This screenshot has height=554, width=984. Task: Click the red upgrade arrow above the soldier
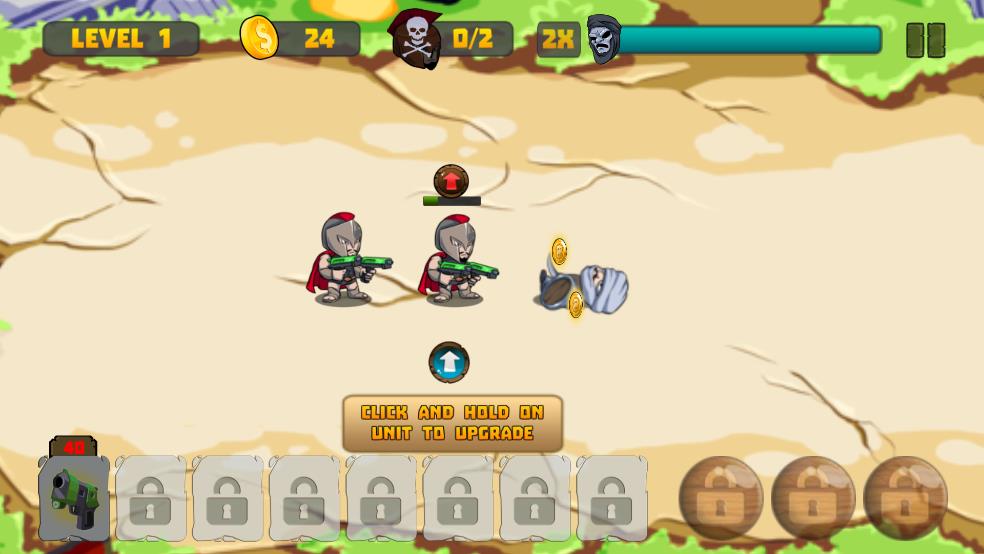[x=451, y=181]
